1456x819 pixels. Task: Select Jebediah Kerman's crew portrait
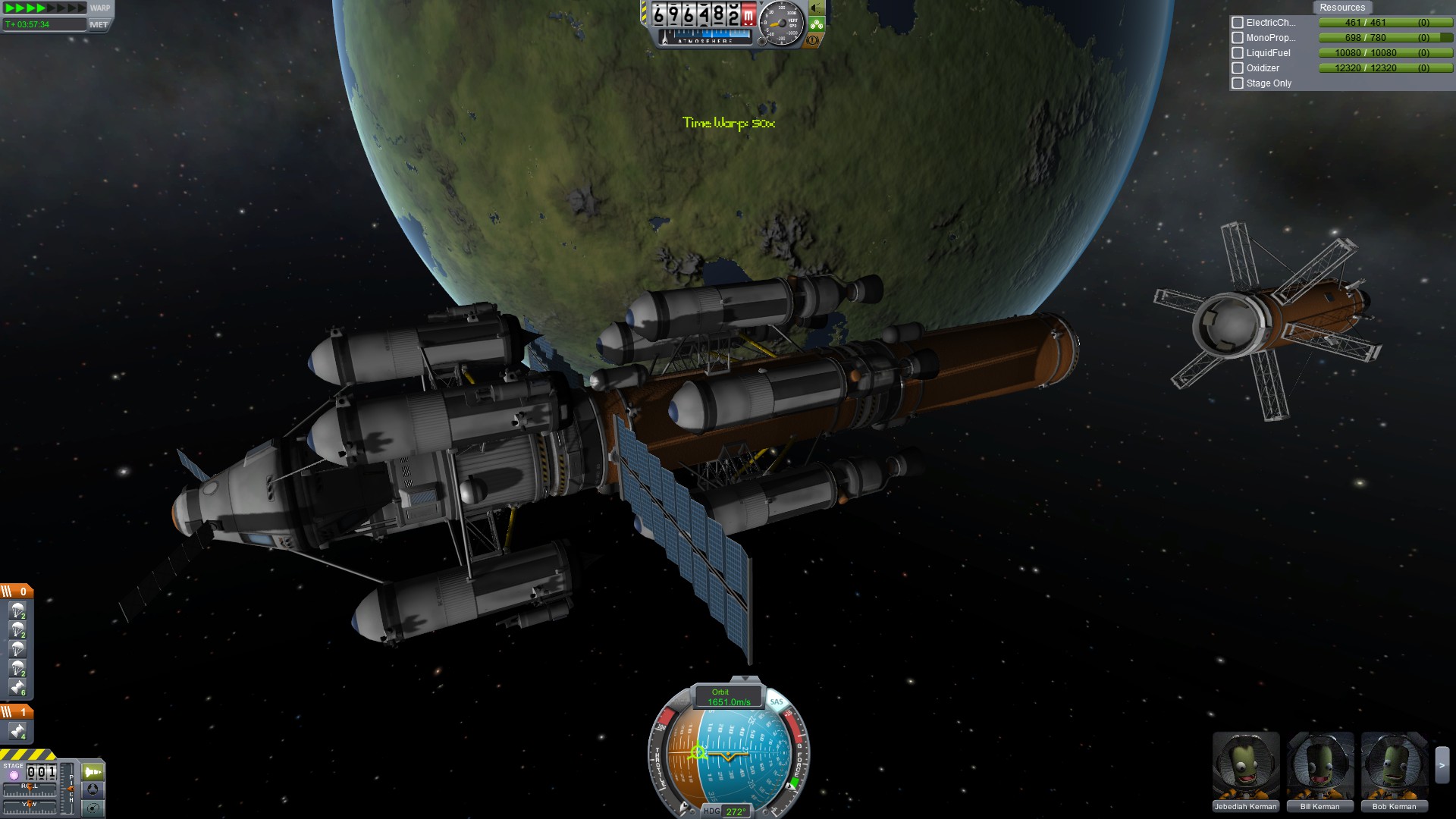[x=1245, y=766]
